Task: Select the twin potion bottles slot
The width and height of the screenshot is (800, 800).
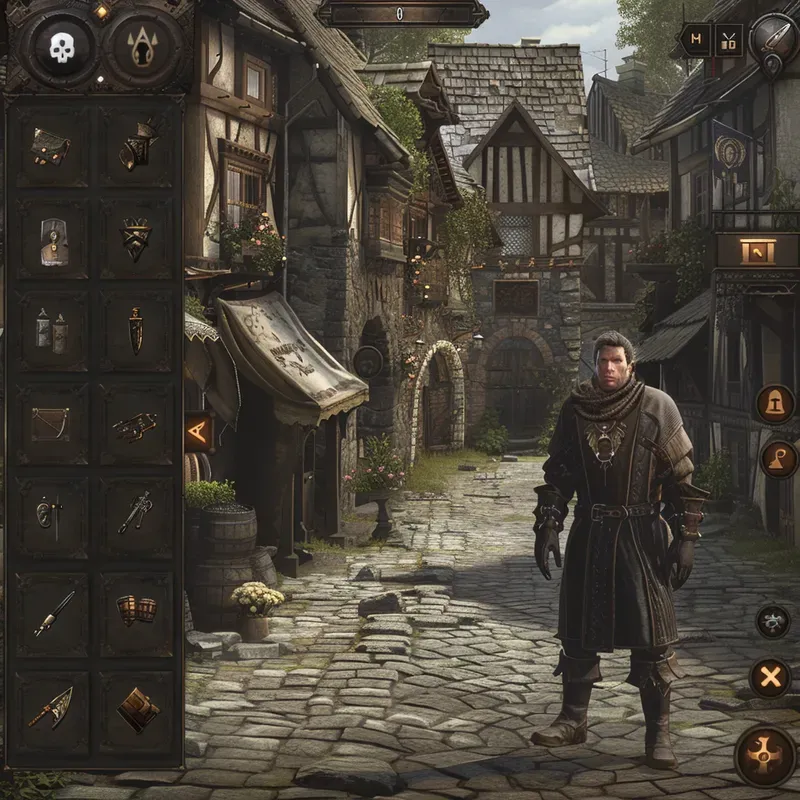Action: (x=51, y=330)
